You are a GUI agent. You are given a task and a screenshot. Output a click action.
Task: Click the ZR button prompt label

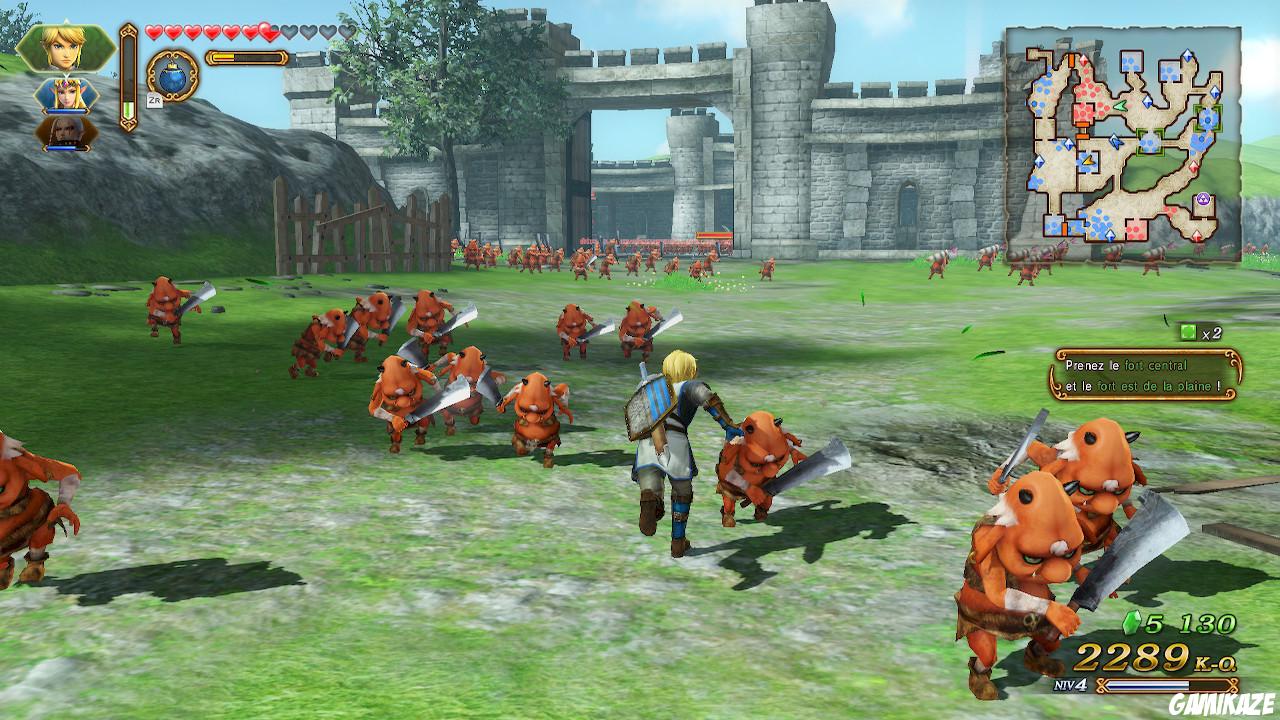click(154, 103)
